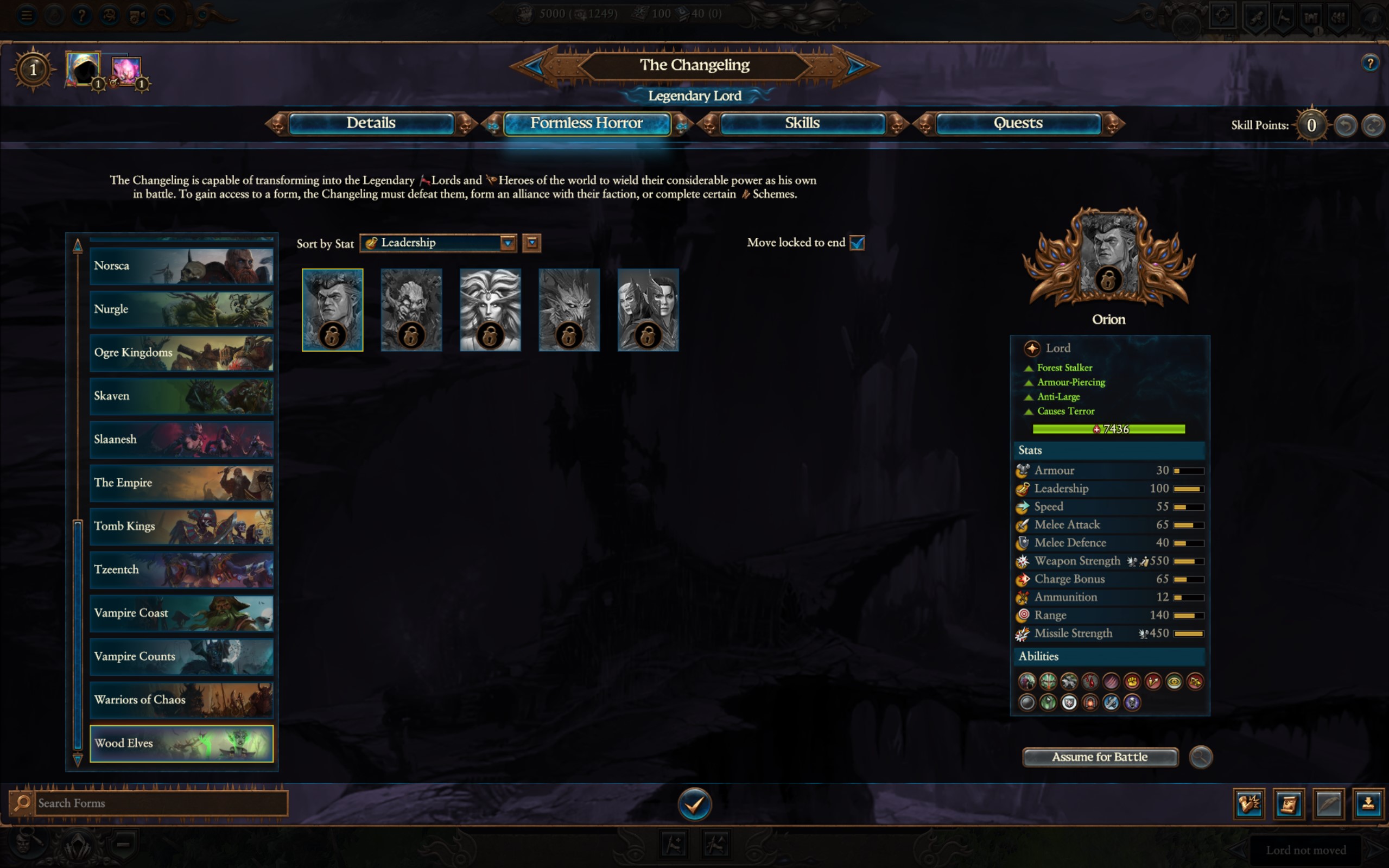Enable the Move locked to end checkbox
Viewport: 1389px width, 868px height.
[857, 243]
